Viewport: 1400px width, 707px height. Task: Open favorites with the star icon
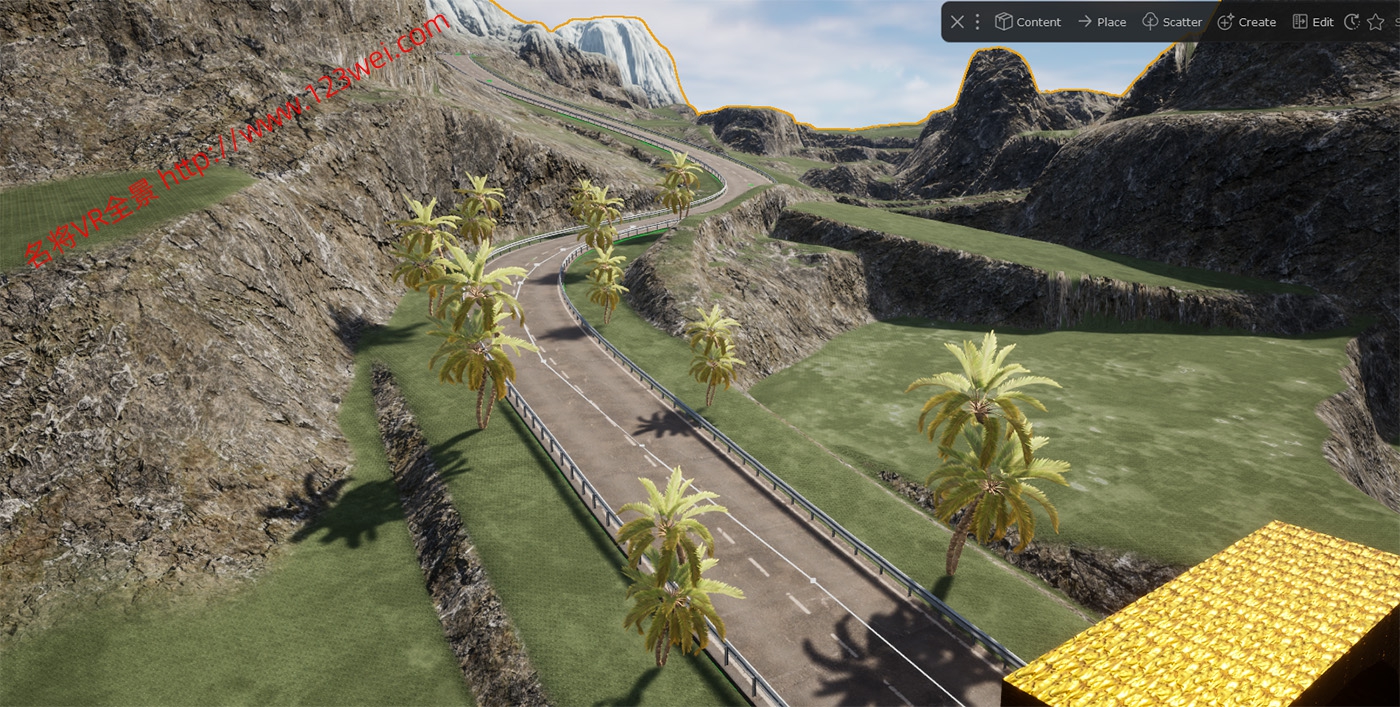pyautogui.click(x=1376, y=22)
